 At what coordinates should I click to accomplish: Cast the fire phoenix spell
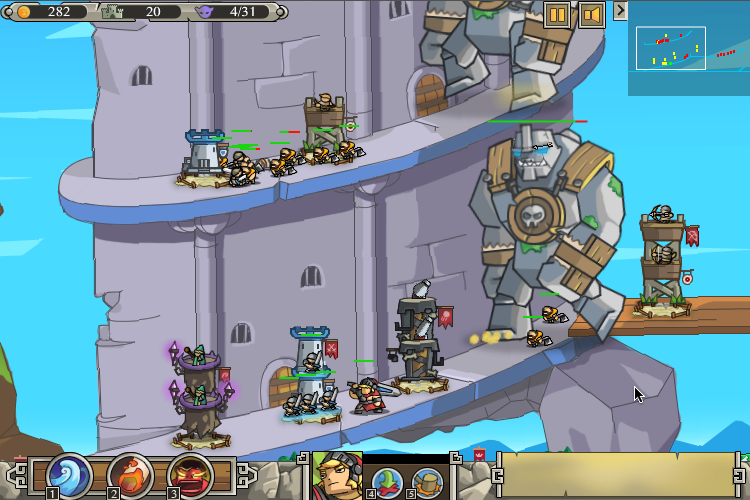pyautogui.click(x=129, y=474)
